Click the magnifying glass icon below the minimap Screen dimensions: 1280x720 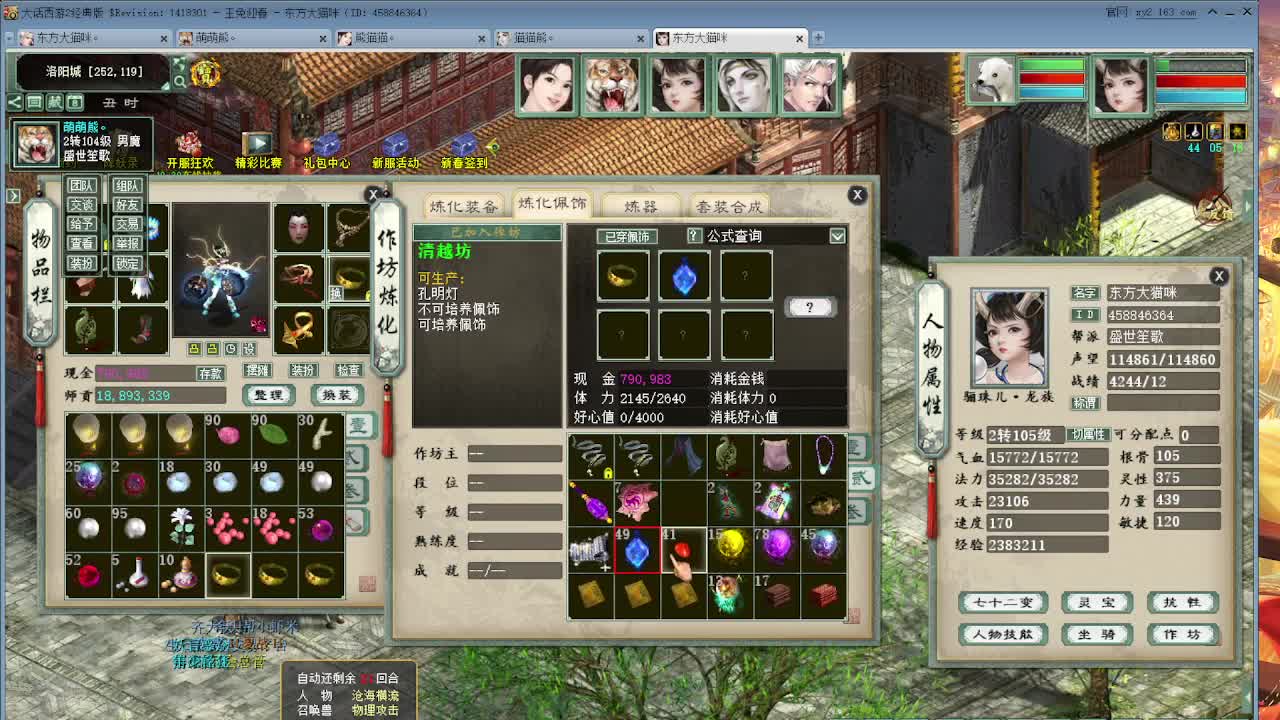180,80
